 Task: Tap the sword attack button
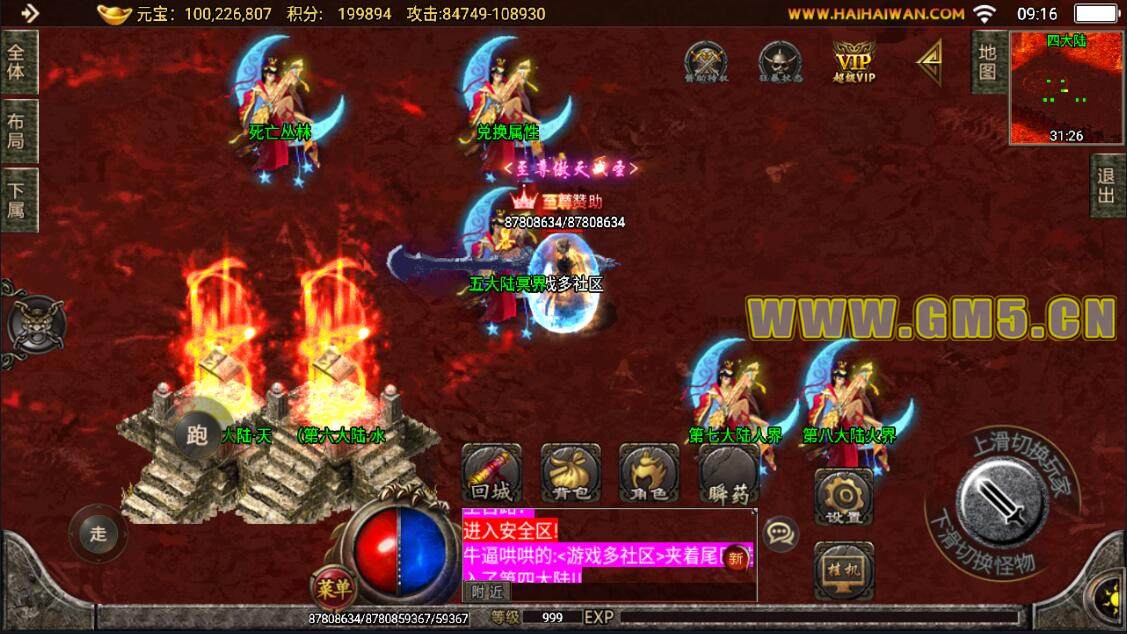(1001, 503)
